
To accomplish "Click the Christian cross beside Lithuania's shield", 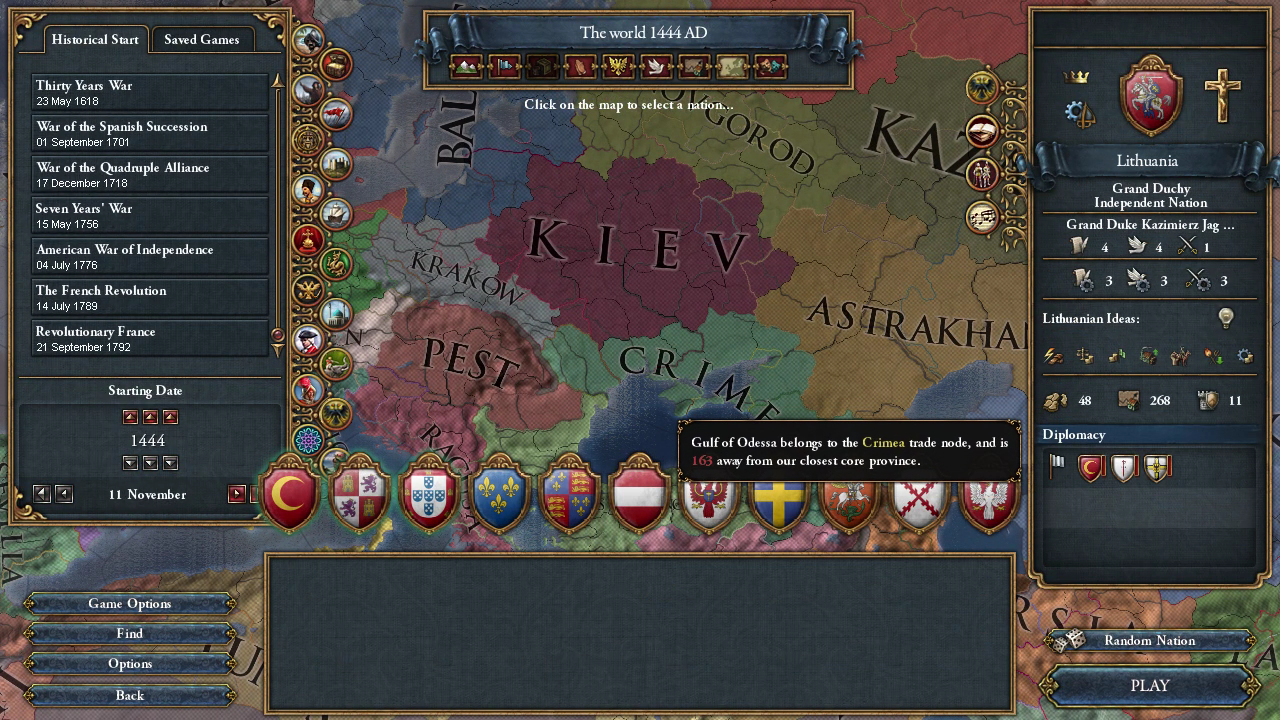I will [x=1223, y=96].
